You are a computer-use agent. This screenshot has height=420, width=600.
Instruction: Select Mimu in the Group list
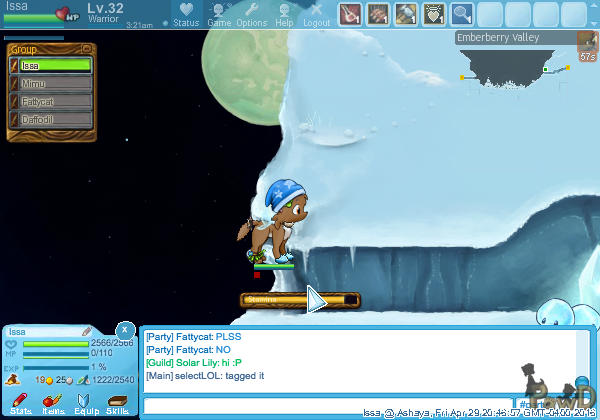(x=56, y=83)
